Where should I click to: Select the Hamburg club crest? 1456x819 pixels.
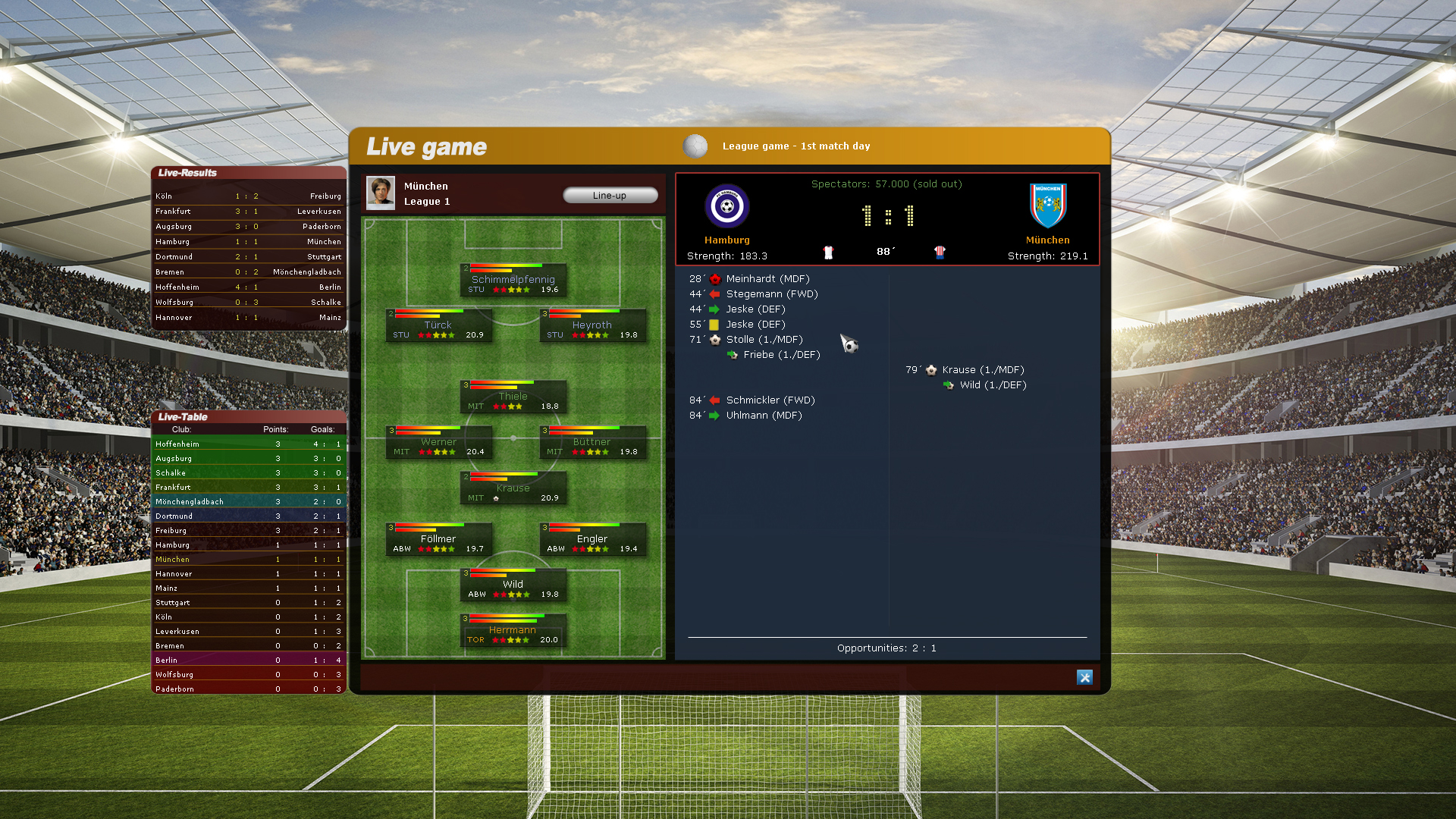tap(726, 205)
